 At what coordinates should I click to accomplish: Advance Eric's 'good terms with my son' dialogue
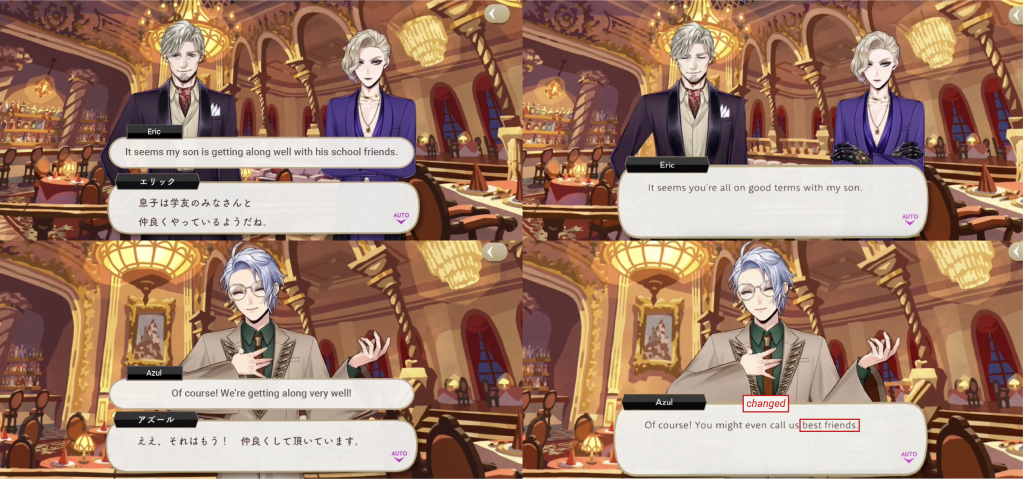(x=760, y=200)
